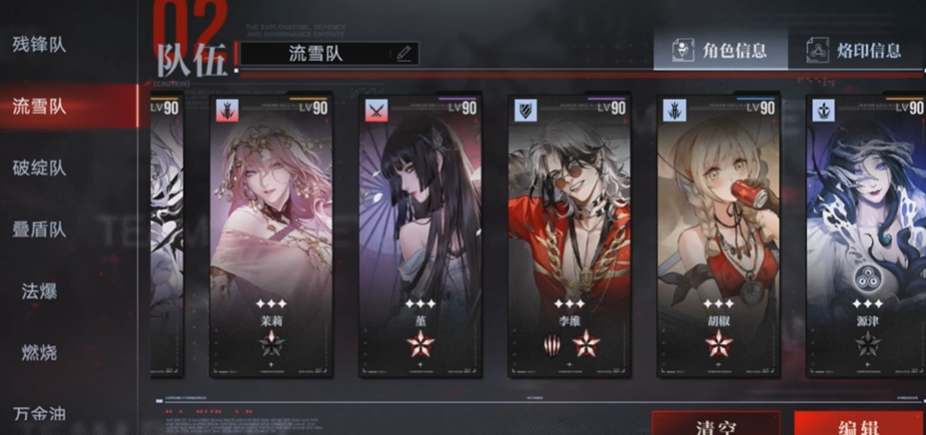The height and width of the screenshot is (435, 926).
Task: Select the 万金油 team entry
Action: pos(40,414)
